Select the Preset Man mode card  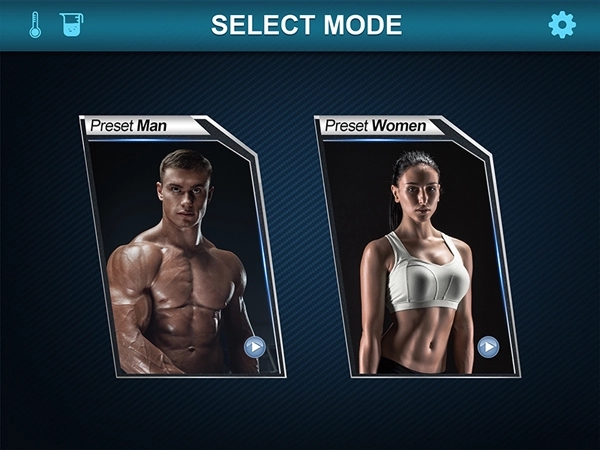pyautogui.click(x=180, y=250)
